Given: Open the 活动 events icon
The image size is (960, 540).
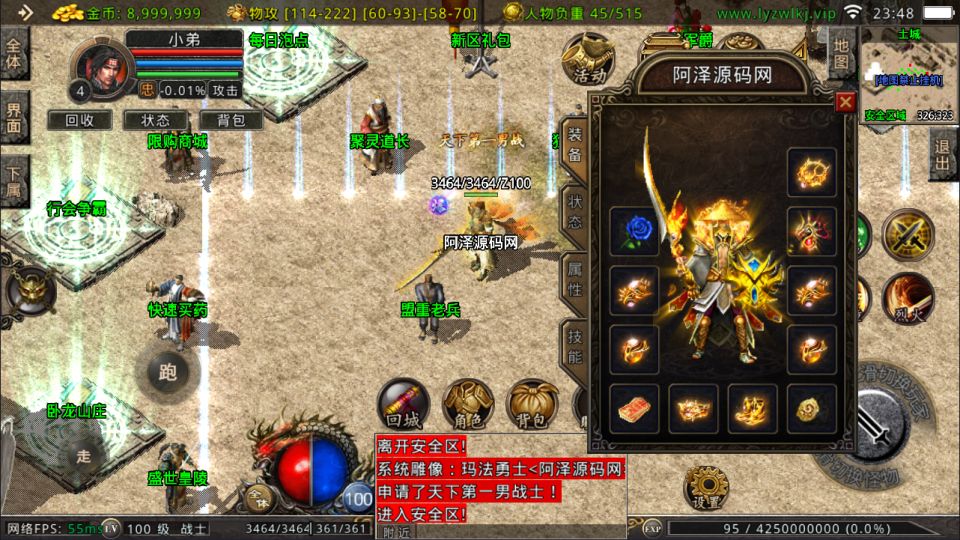Looking at the screenshot, I should click(584, 60).
